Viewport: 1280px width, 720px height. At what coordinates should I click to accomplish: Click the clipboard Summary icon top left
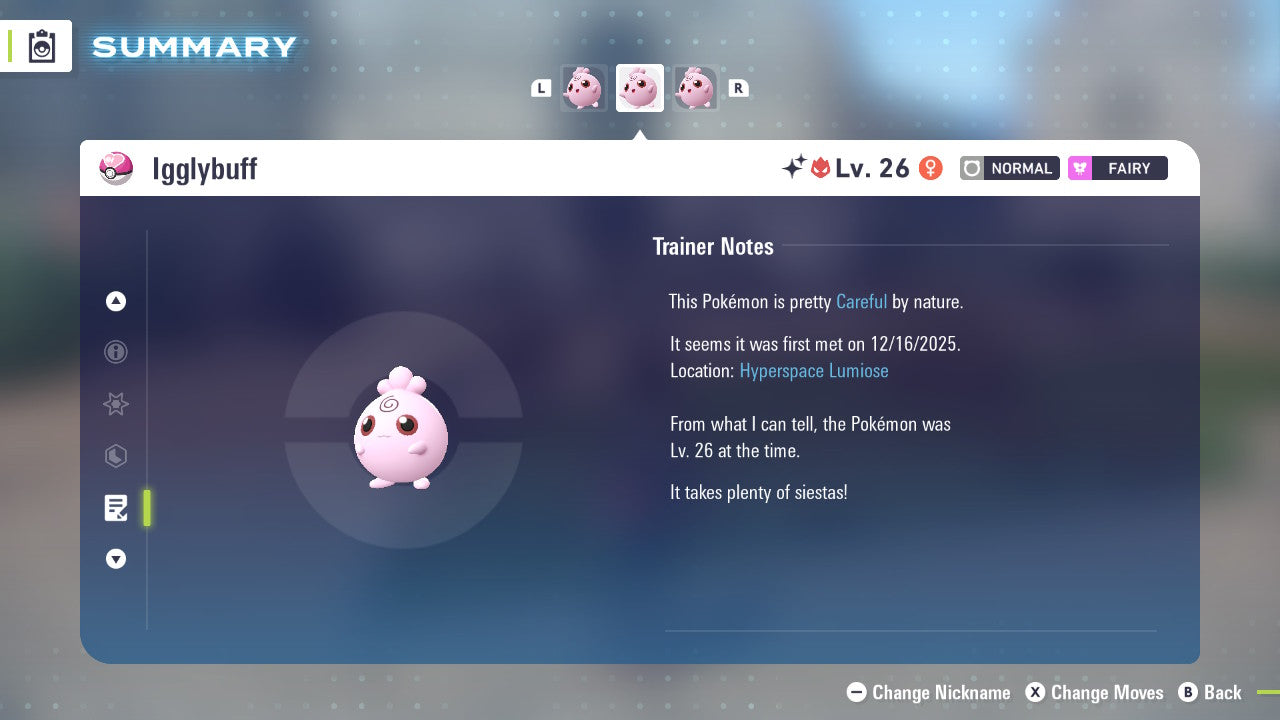[x=42, y=46]
